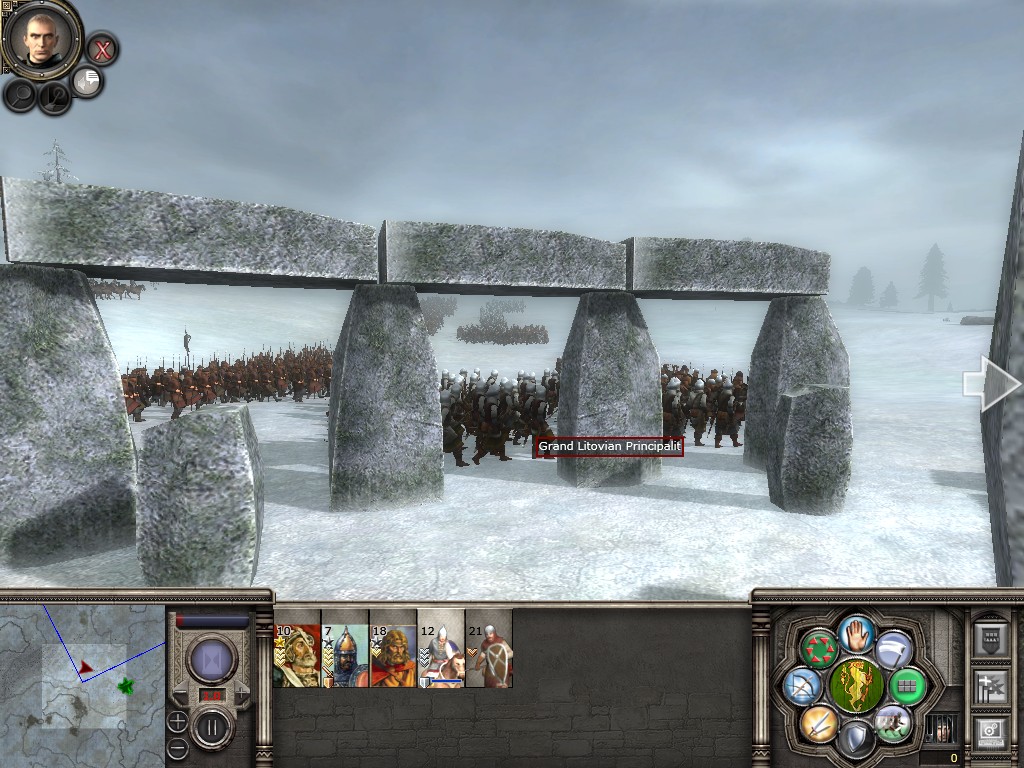Select the general unit card numbered 10

(x=297, y=648)
